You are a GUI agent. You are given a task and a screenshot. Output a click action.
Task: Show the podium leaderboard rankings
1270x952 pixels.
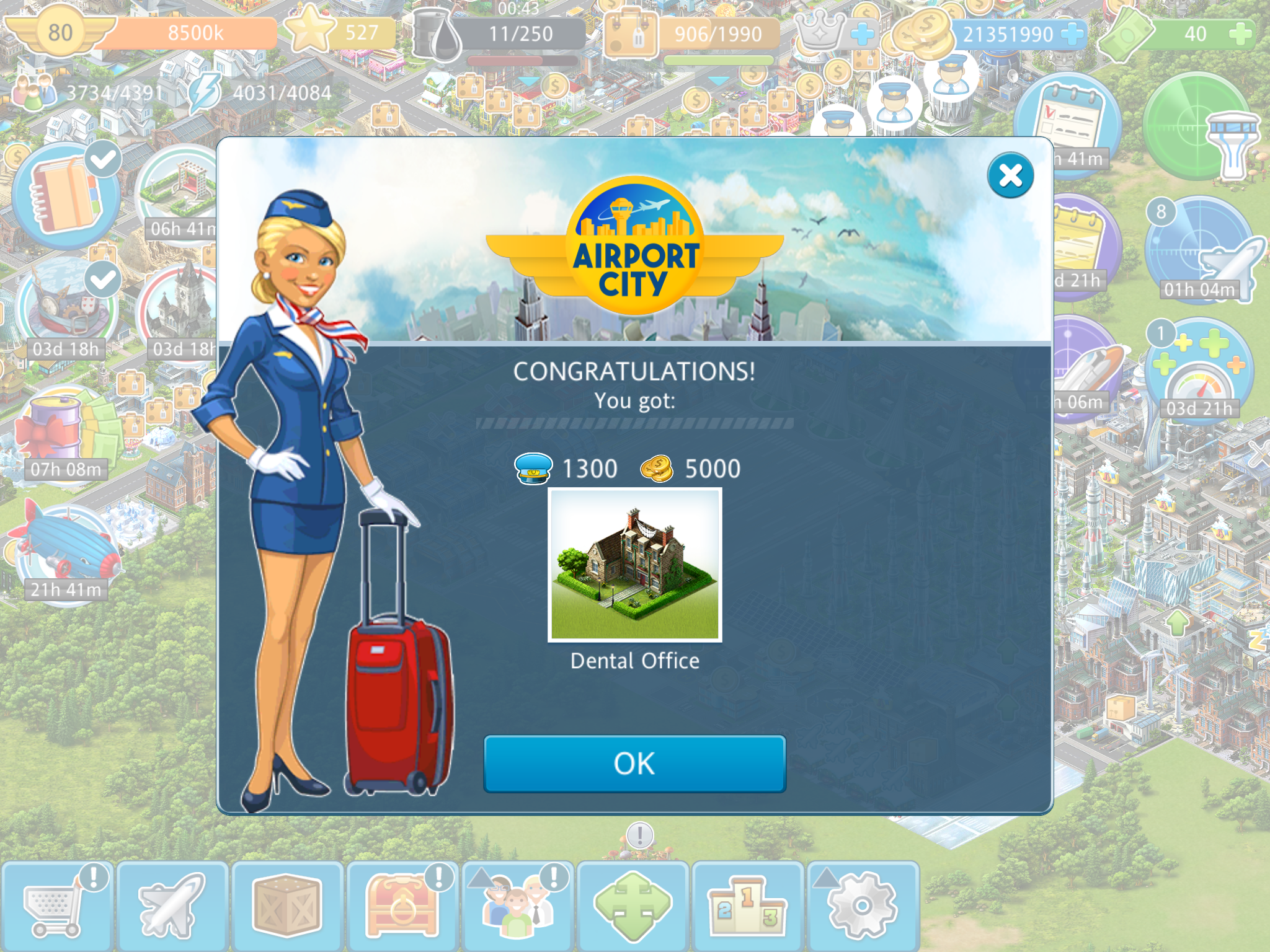point(748,906)
